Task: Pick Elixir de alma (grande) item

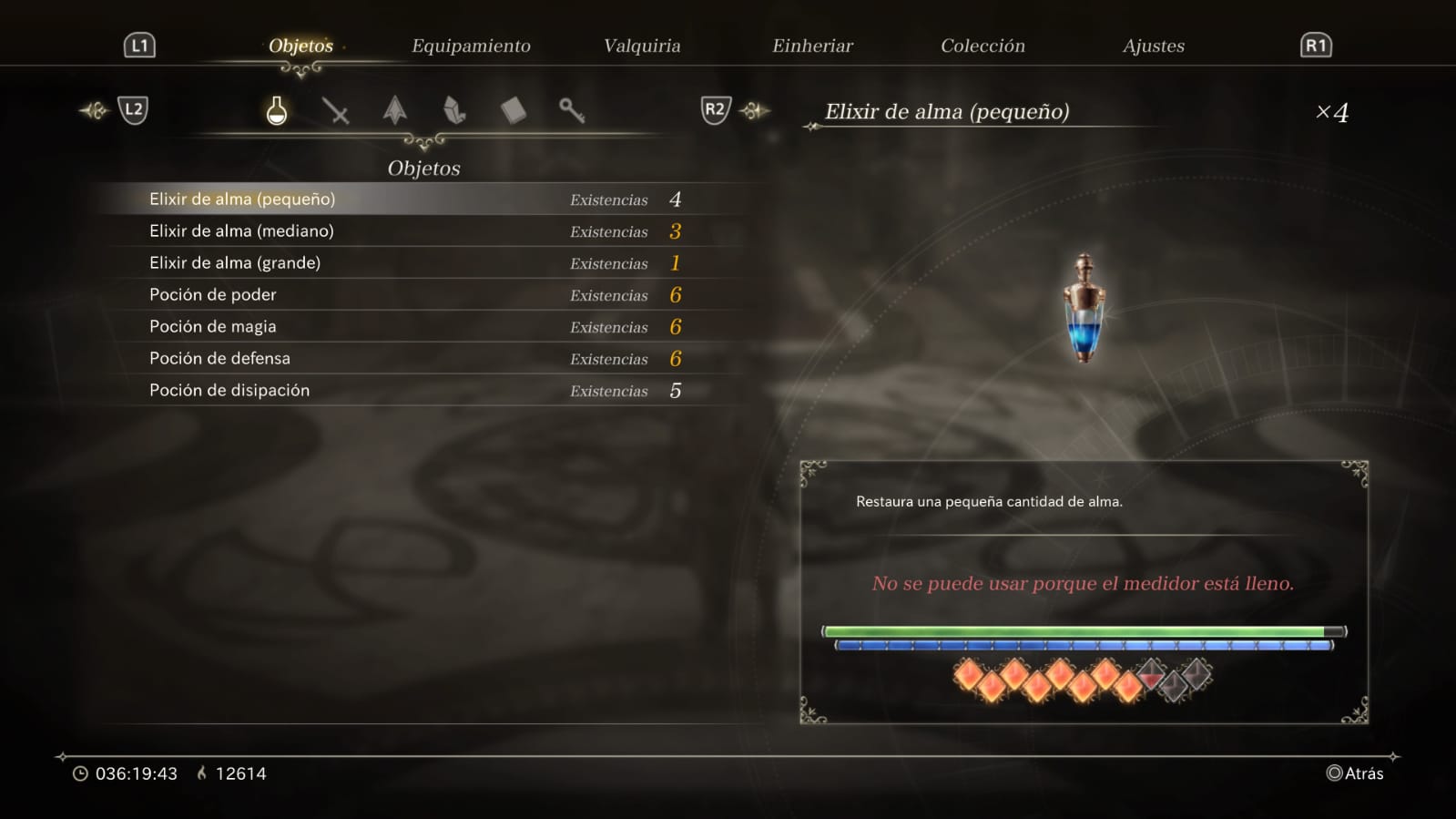Action: coord(235,262)
